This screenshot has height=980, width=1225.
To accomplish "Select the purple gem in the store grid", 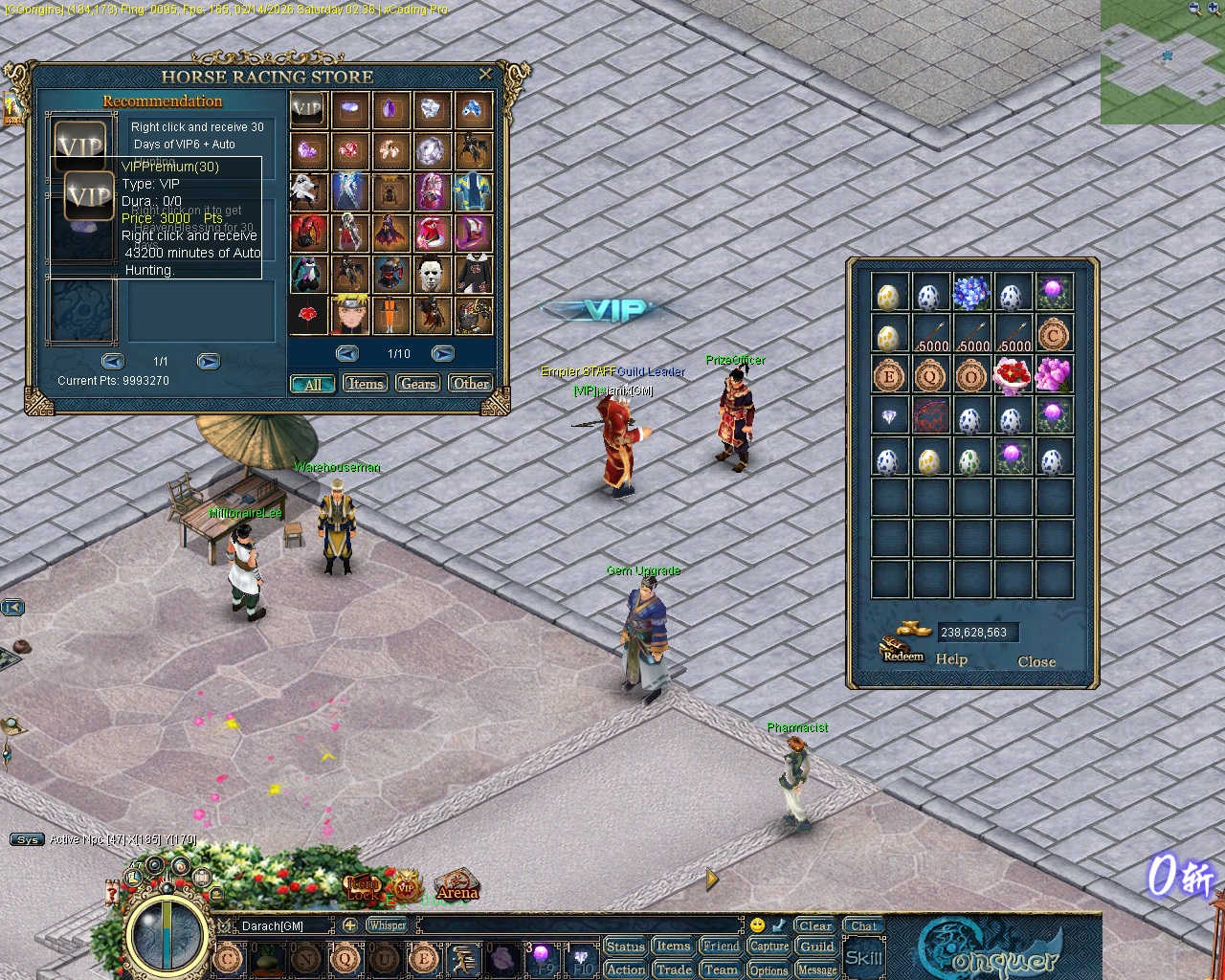I will click(x=390, y=109).
